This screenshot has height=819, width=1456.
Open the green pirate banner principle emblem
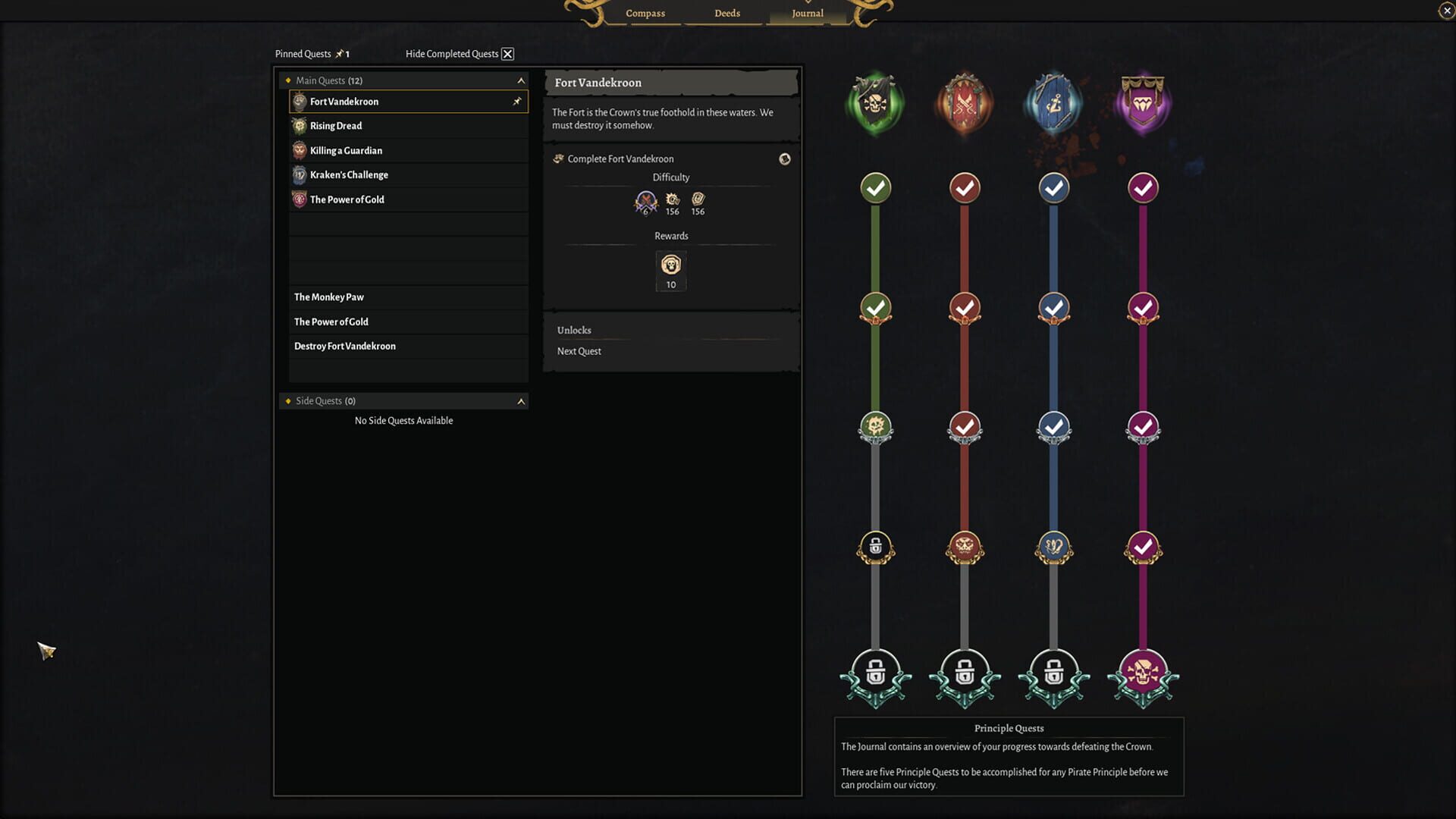tap(874, 102)
